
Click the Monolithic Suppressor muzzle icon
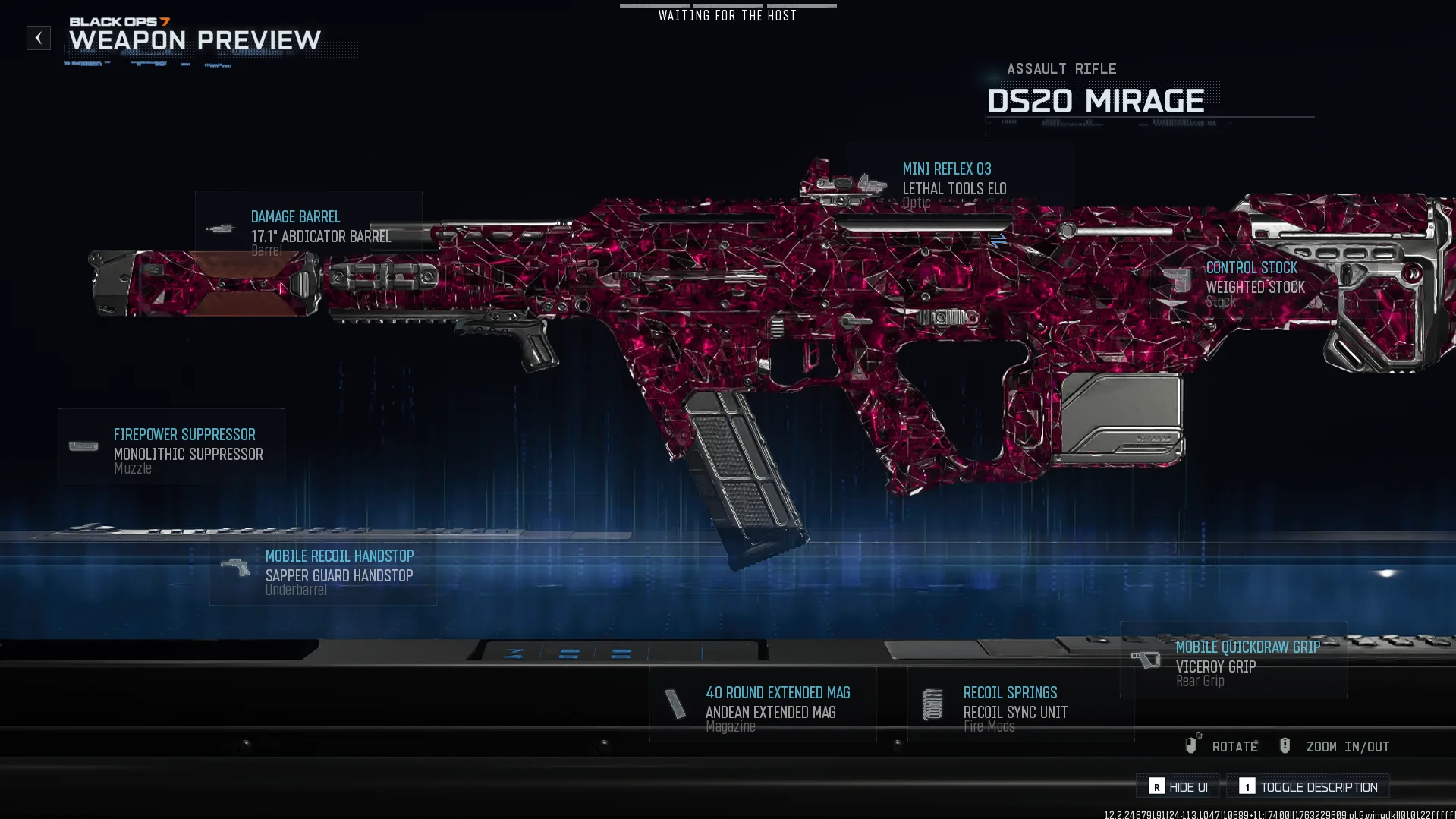click(83, 446)
